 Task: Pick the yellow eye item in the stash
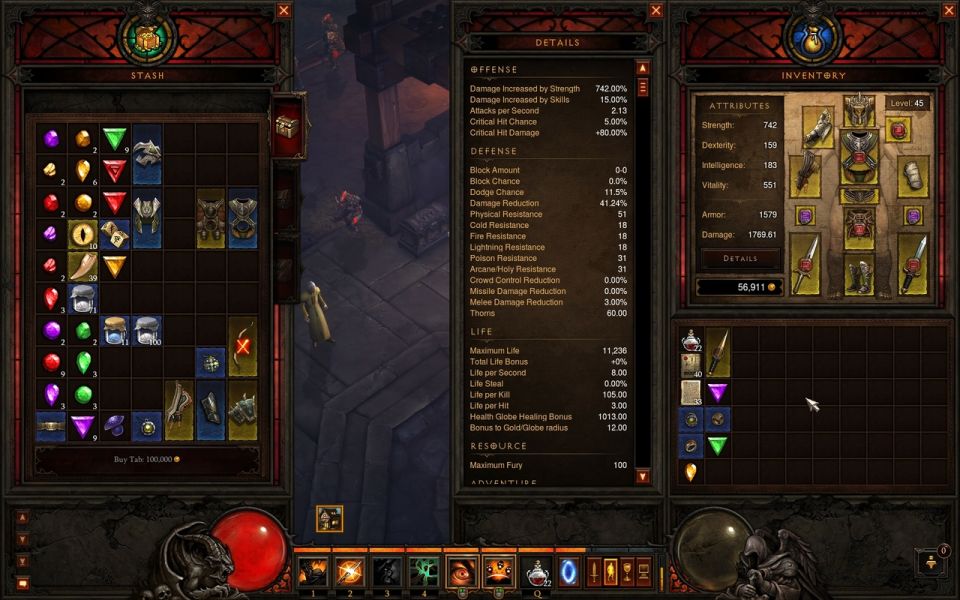pos(83,235)
